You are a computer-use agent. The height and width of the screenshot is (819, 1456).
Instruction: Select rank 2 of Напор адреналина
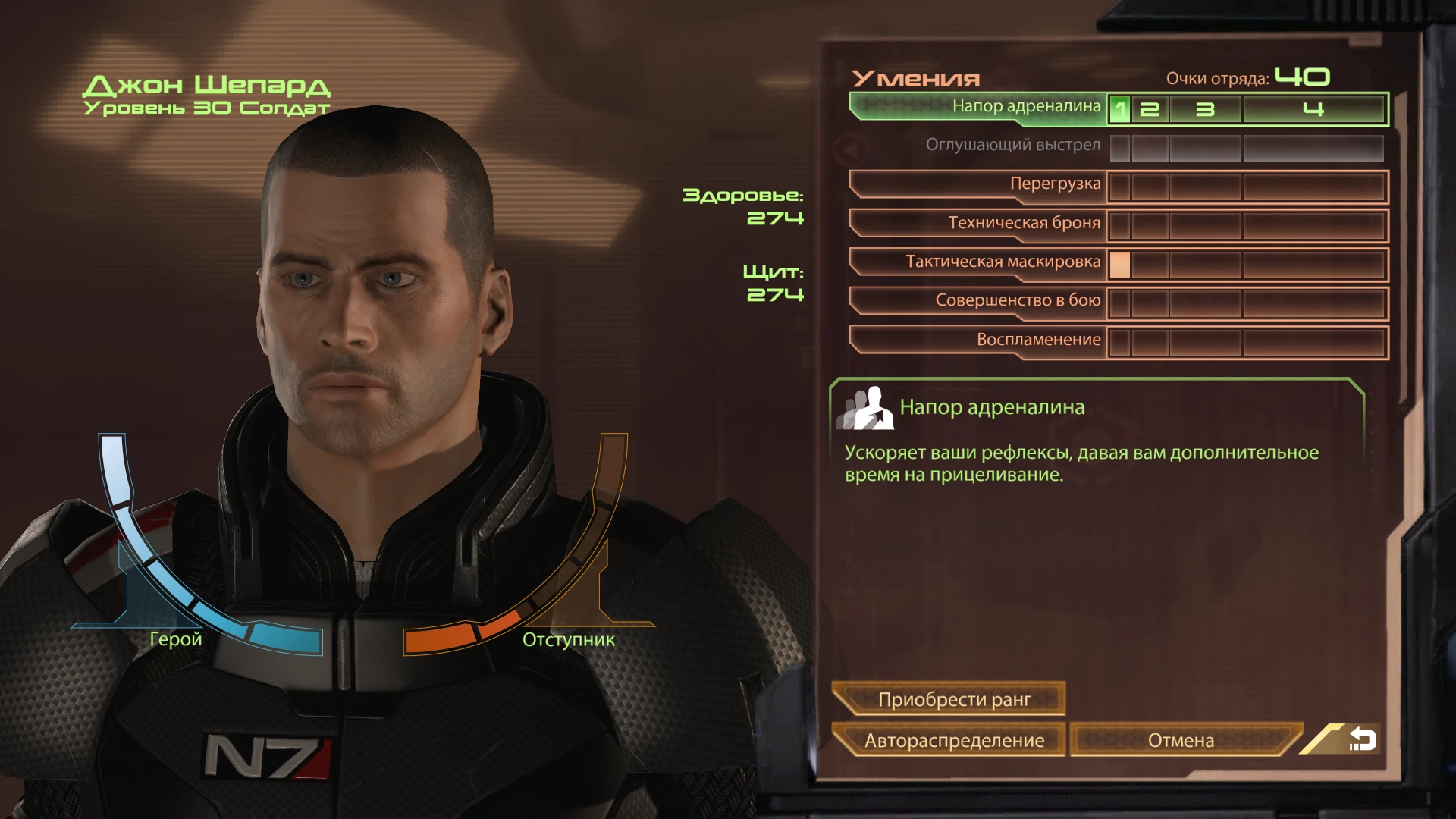point(1150,109)
